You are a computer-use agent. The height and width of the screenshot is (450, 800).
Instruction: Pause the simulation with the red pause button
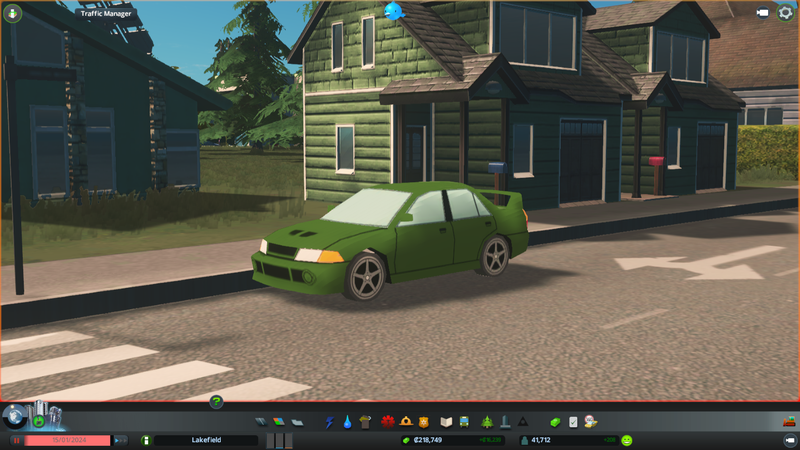[x=16, y=440]
